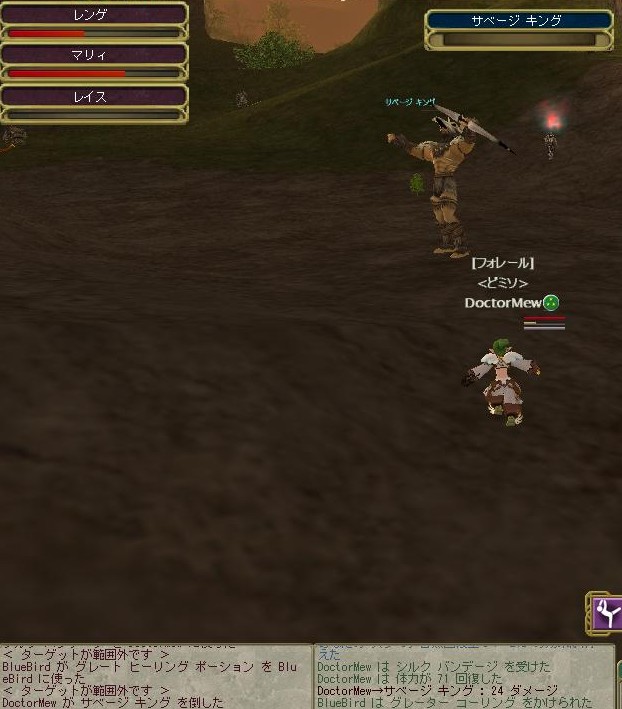Click the サベージ キング target frame
Viewport: 622px width, 709px height.
(518, 28)
